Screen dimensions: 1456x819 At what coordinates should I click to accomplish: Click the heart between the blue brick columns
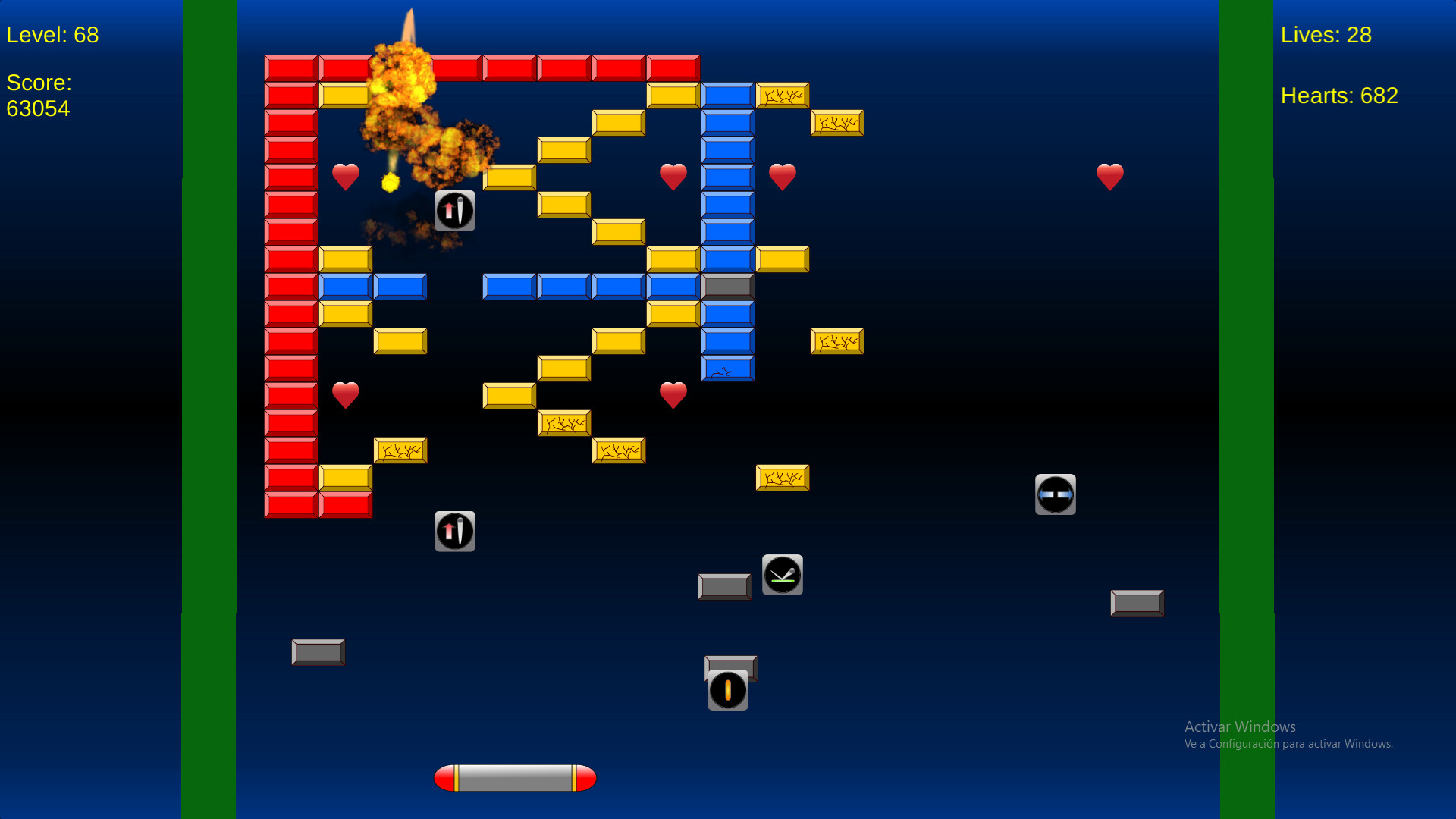(674, 176)
